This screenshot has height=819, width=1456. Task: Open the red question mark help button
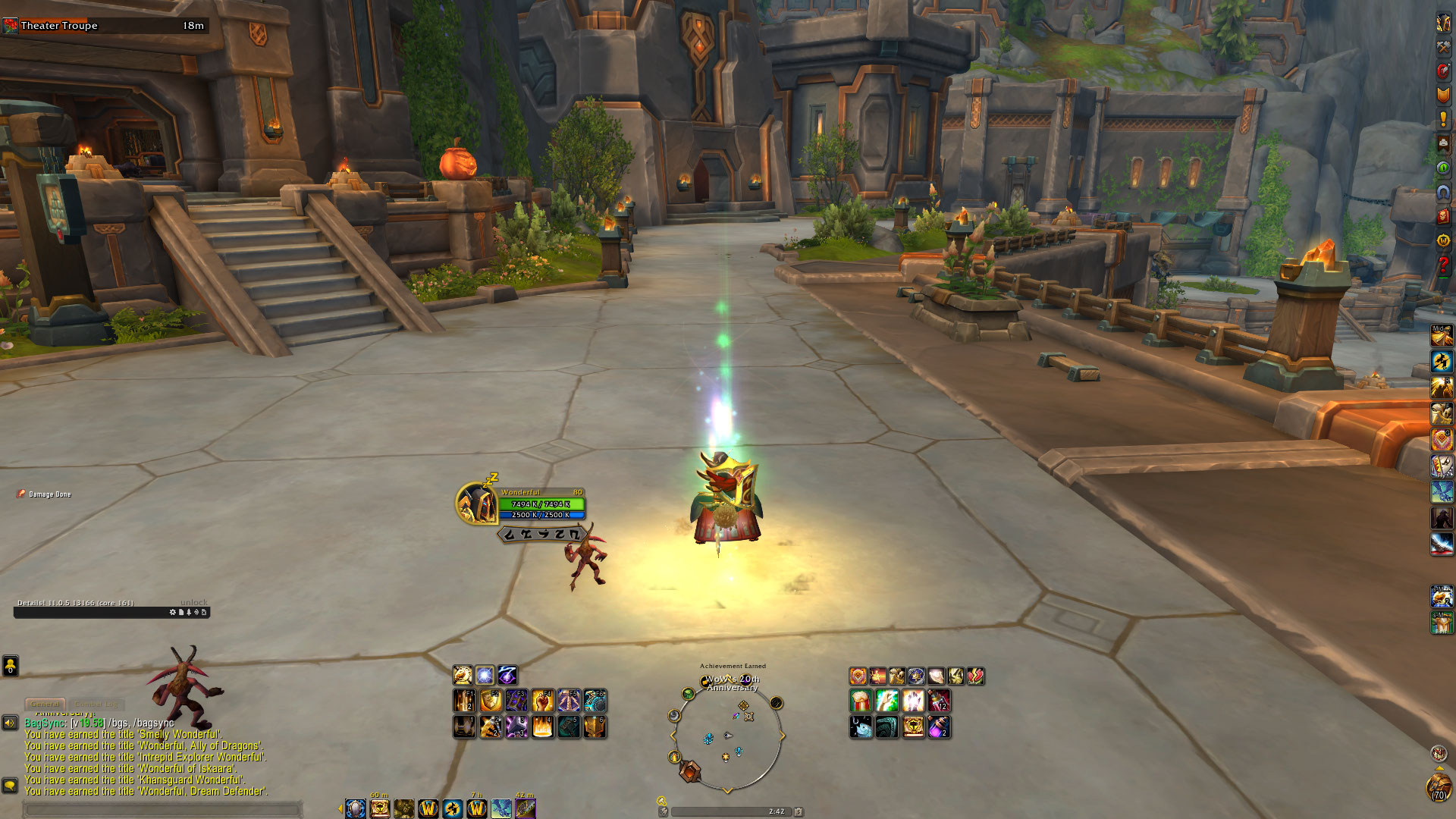(1442, 266)
